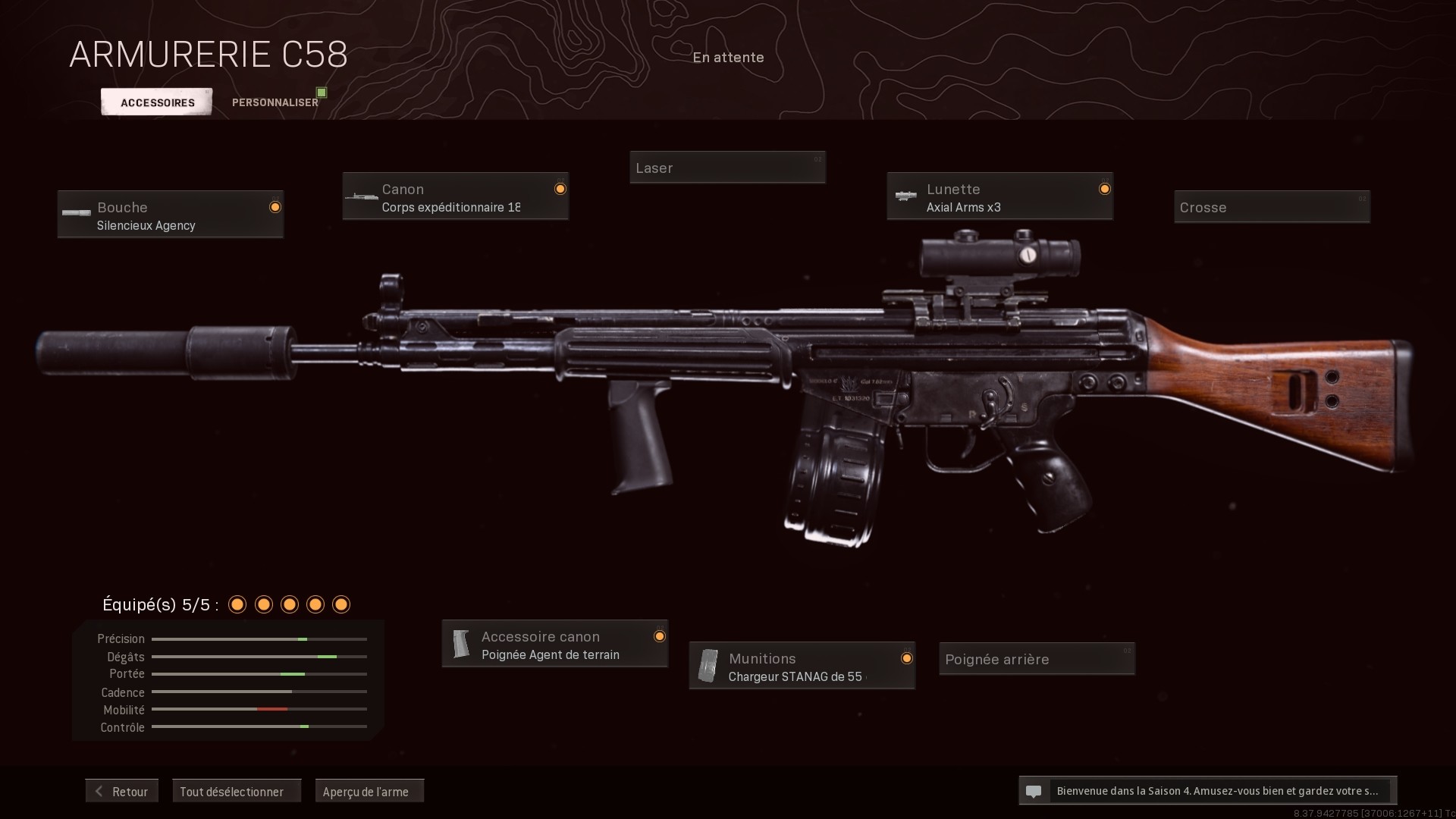Open the empty Laser attachment slot
Image resolution: width=1456 pixels, height=819 pixels.
(726, 167)
